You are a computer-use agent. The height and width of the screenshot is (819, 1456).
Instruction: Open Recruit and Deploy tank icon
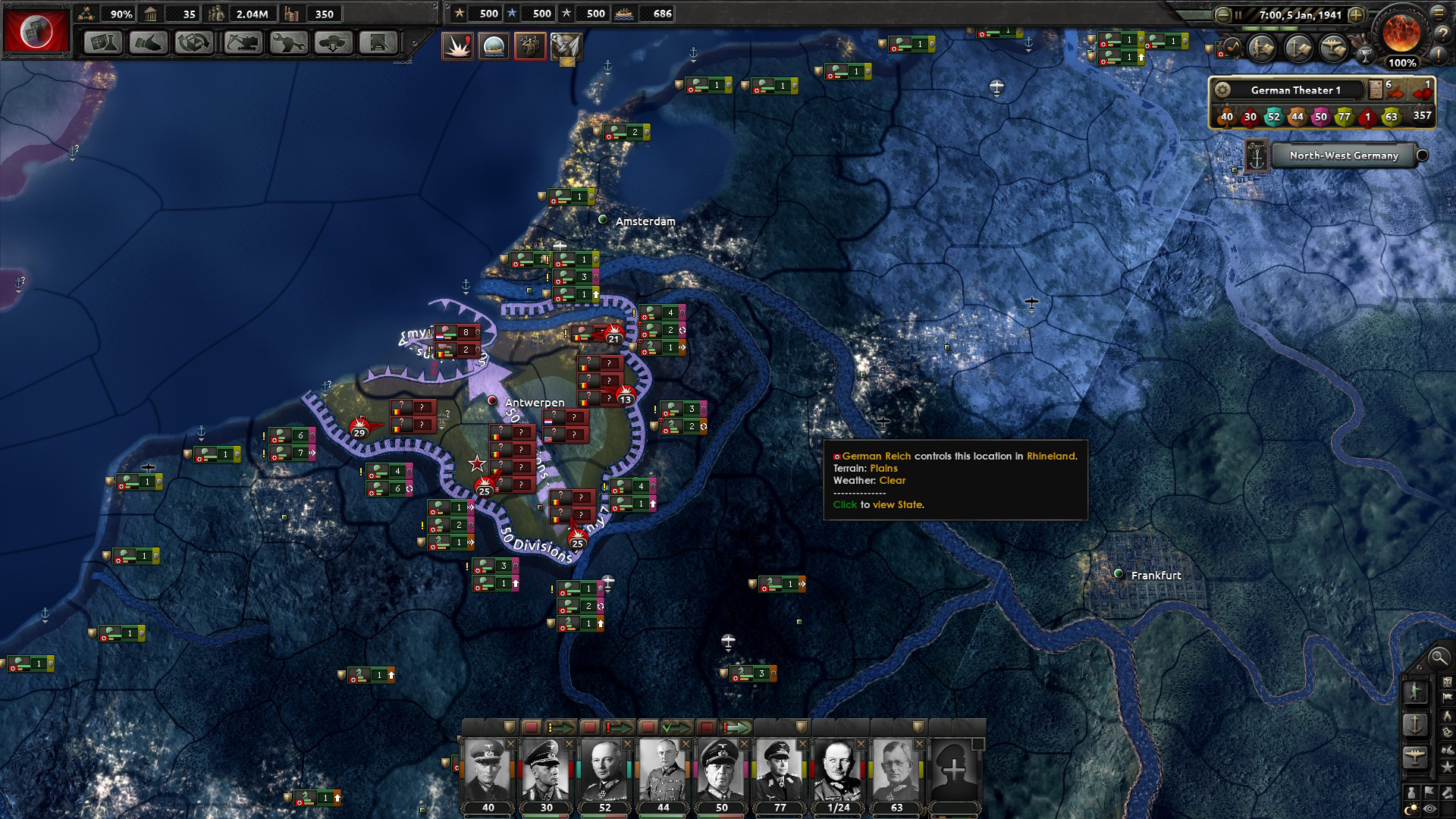click(332, 43)
